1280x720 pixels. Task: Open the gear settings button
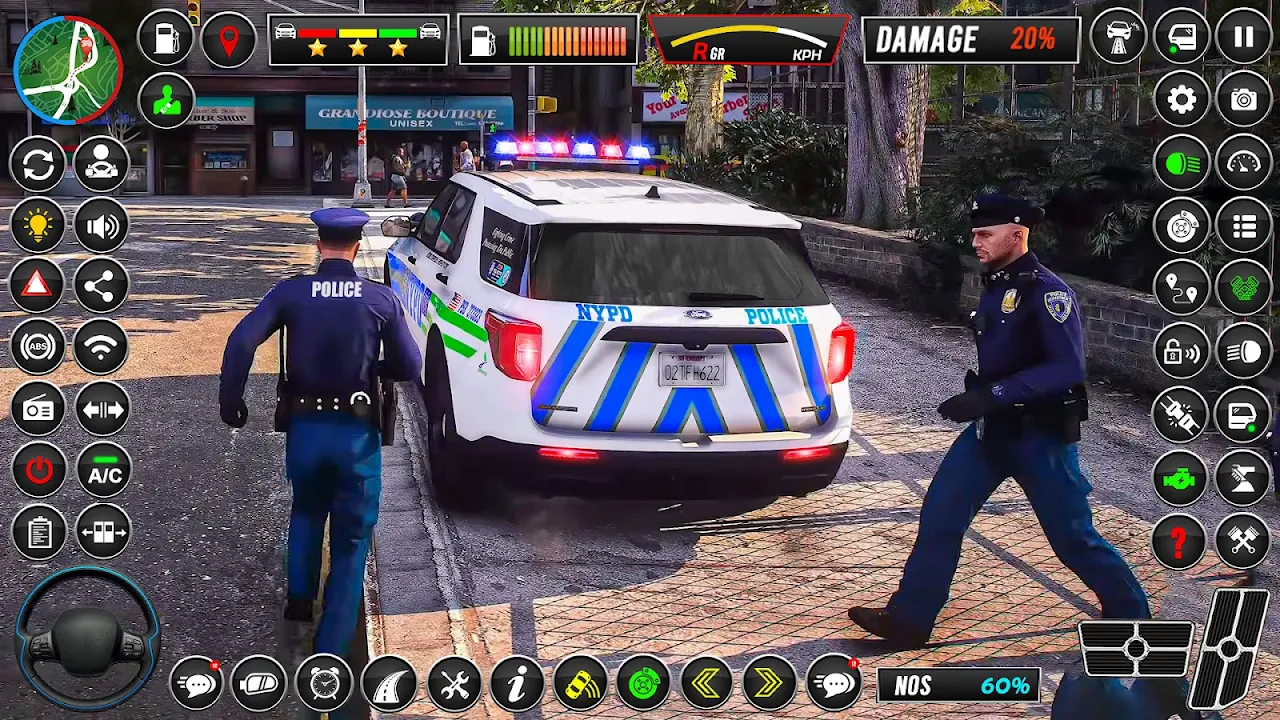(1182, 99)
